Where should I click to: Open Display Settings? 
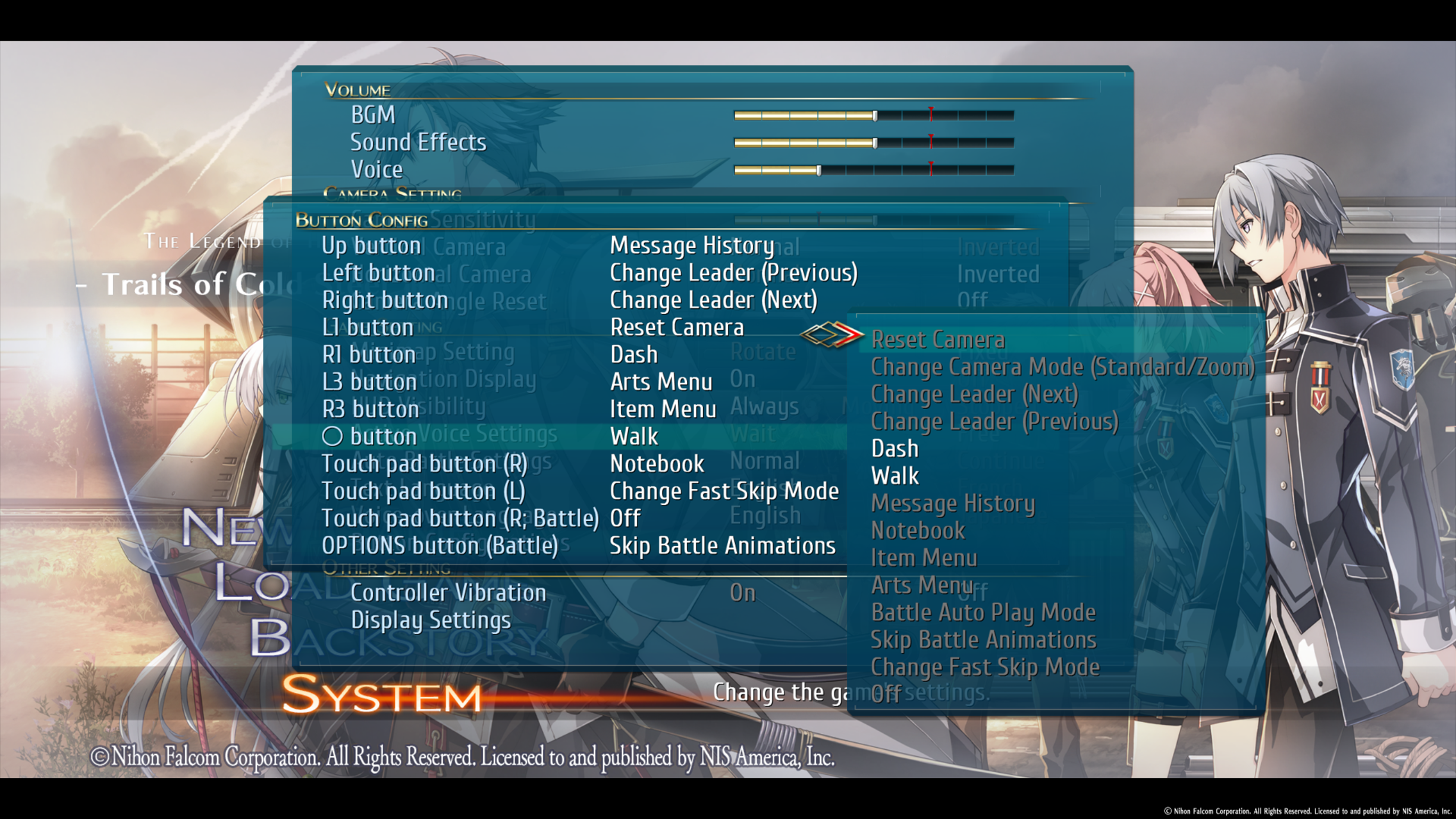tap(430, 620)
